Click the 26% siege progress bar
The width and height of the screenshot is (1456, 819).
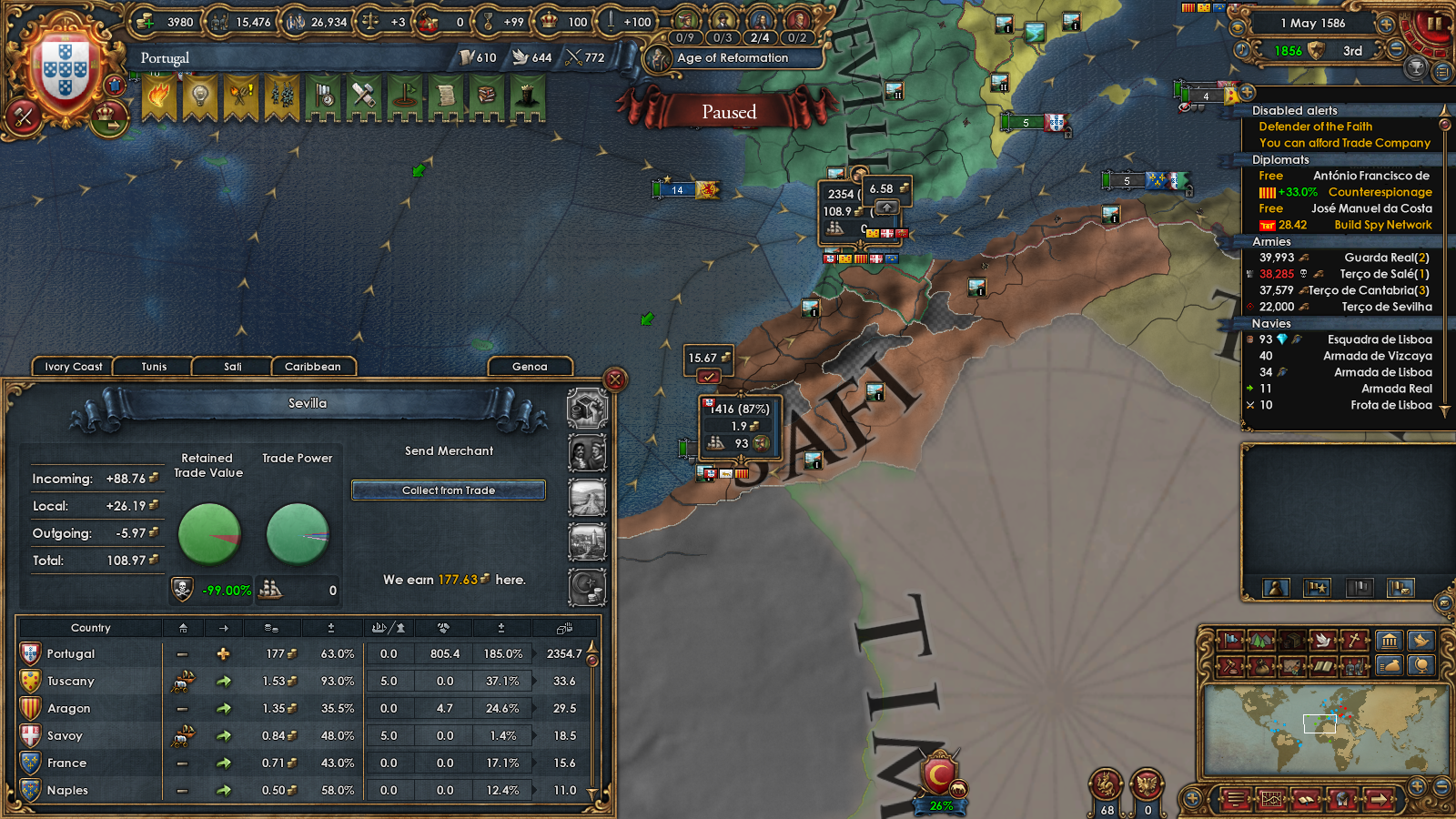click(x=942, y=804)
